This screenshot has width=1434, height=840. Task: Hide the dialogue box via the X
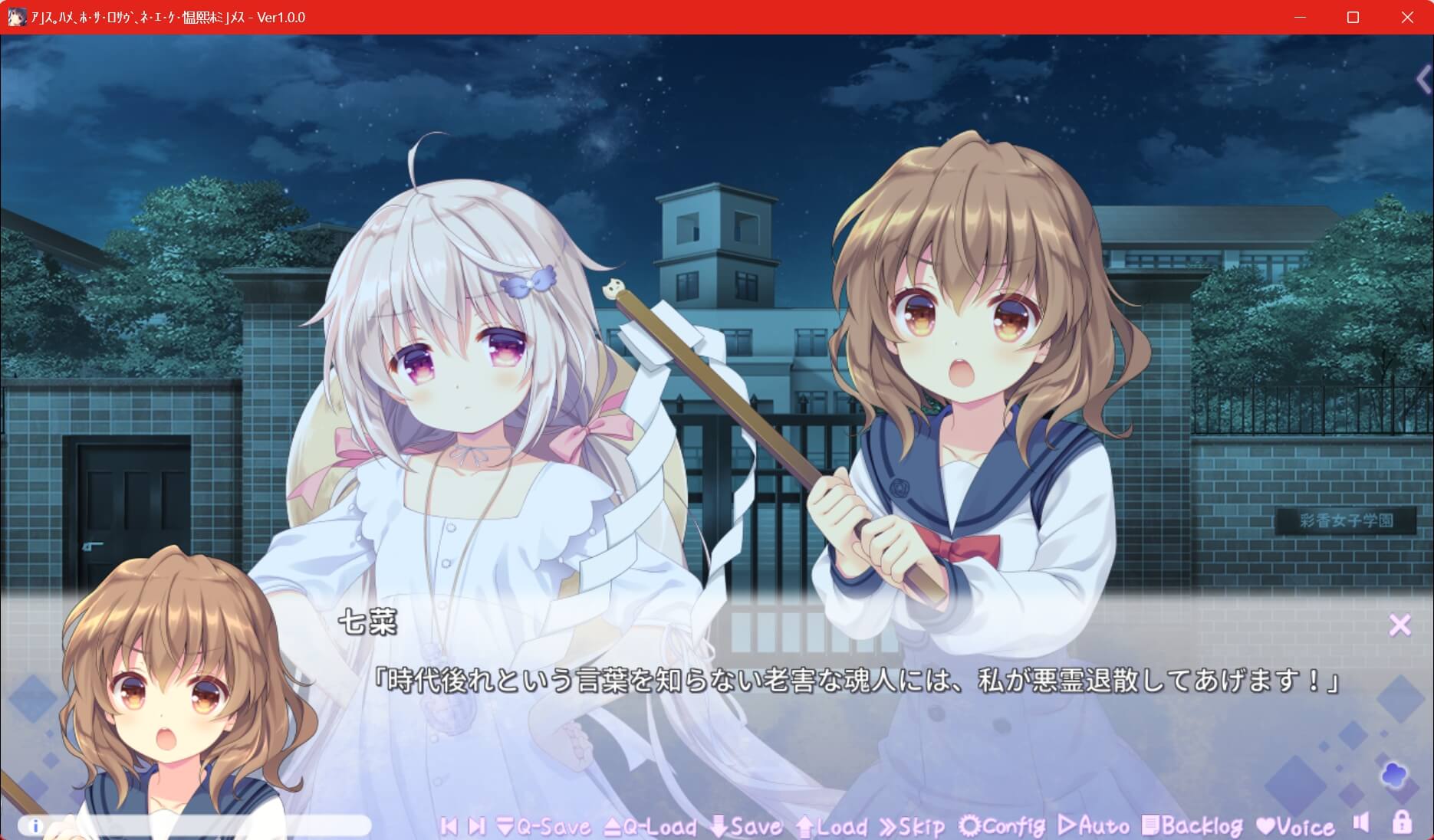pos(1401,625)
